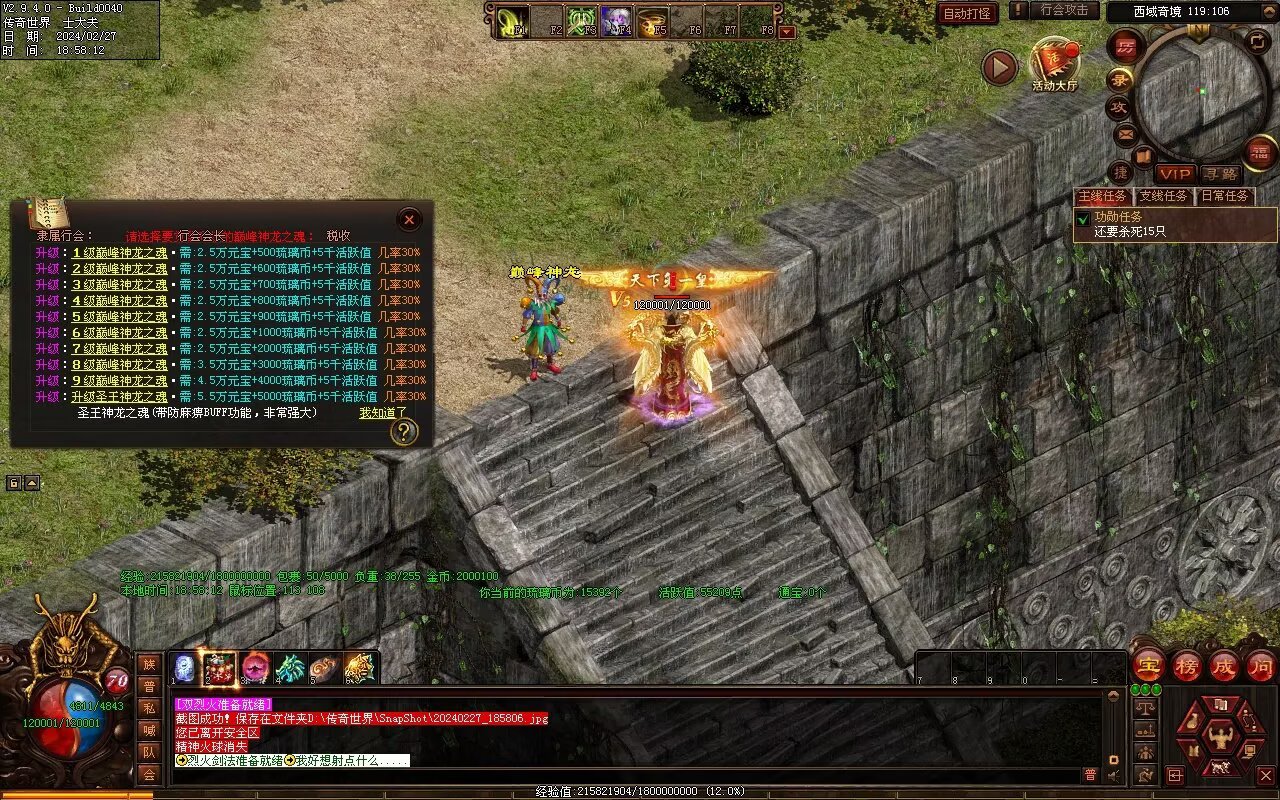Open the 活动大厅 event hall

pos(1054,62)
